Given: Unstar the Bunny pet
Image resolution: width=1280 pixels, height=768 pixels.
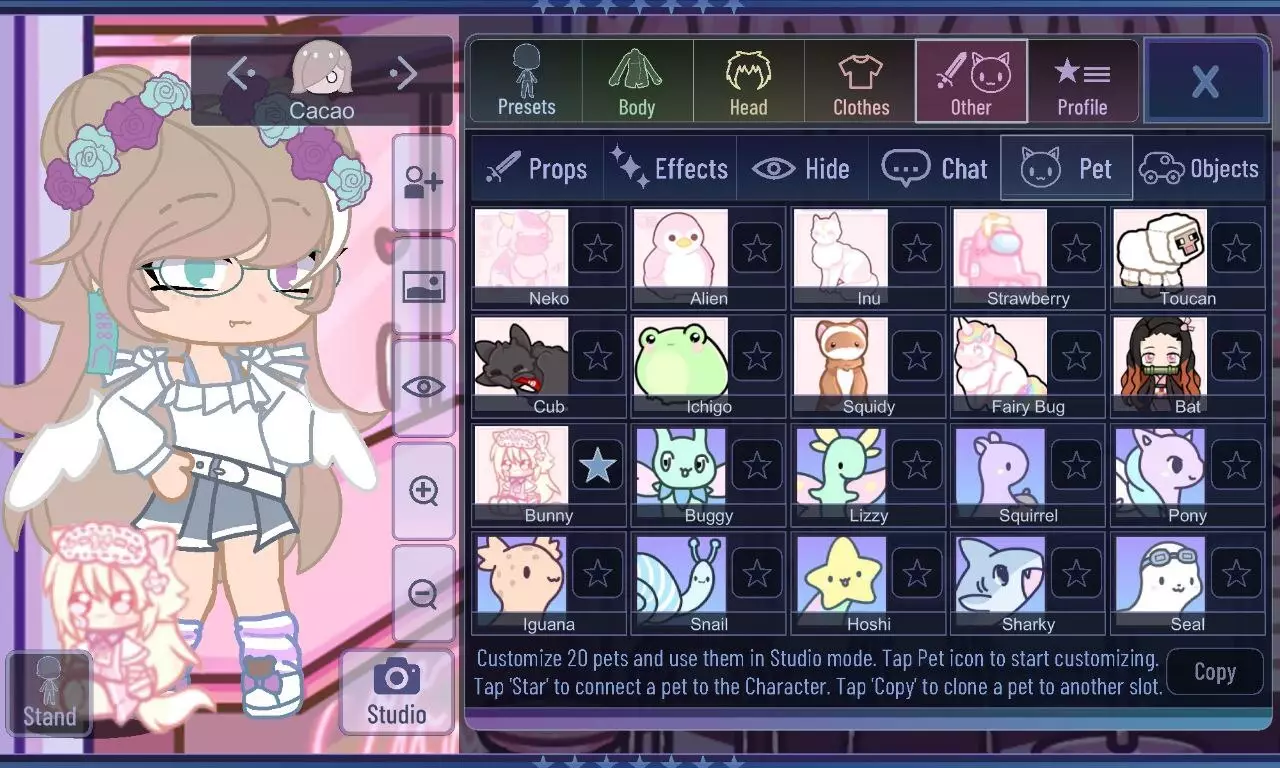Looking at the screenshot, I should coord(597,463).
